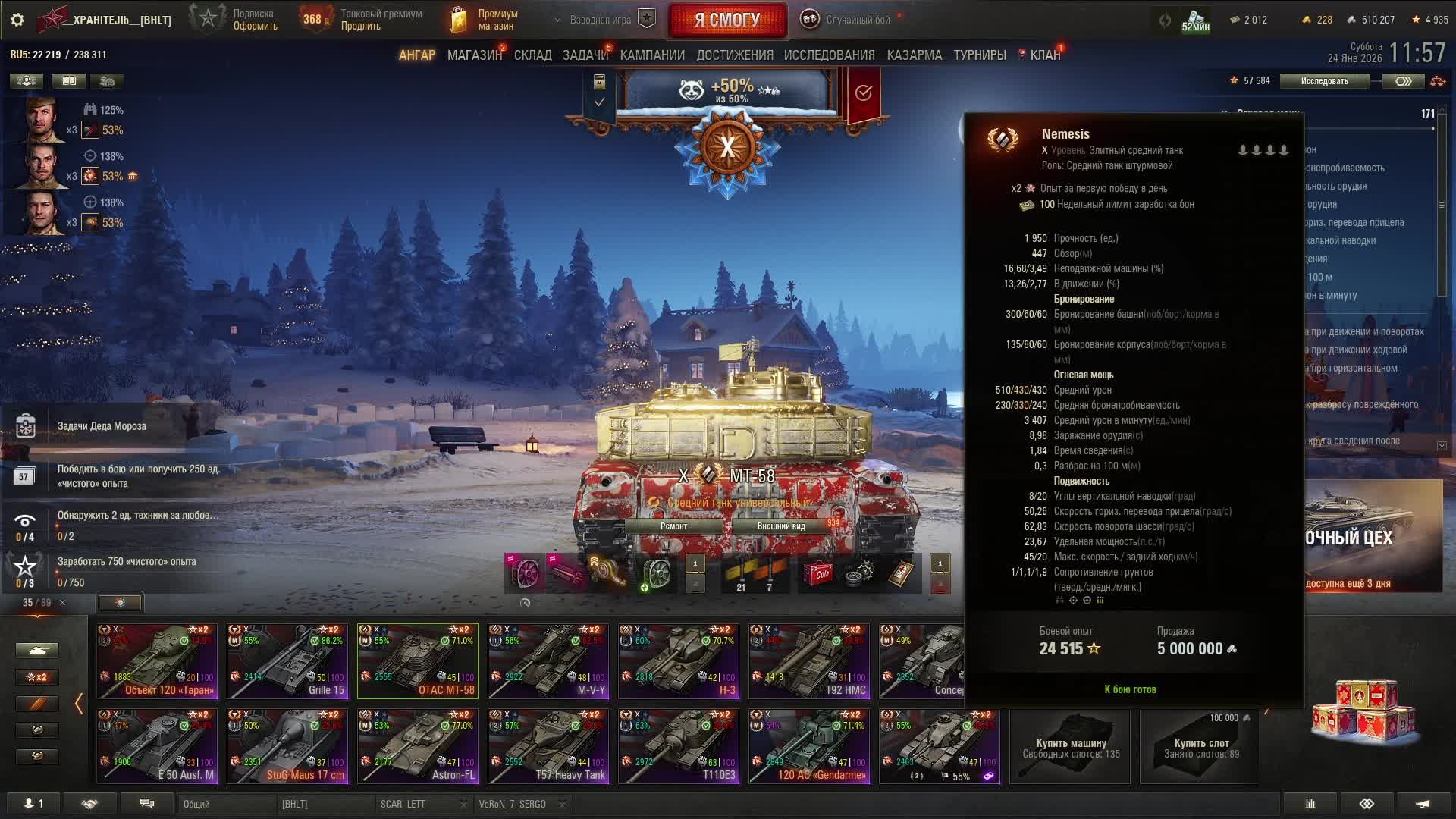Buy a slot via Купить слот
Screen dimensions: 1456x819
point(1200,747)
